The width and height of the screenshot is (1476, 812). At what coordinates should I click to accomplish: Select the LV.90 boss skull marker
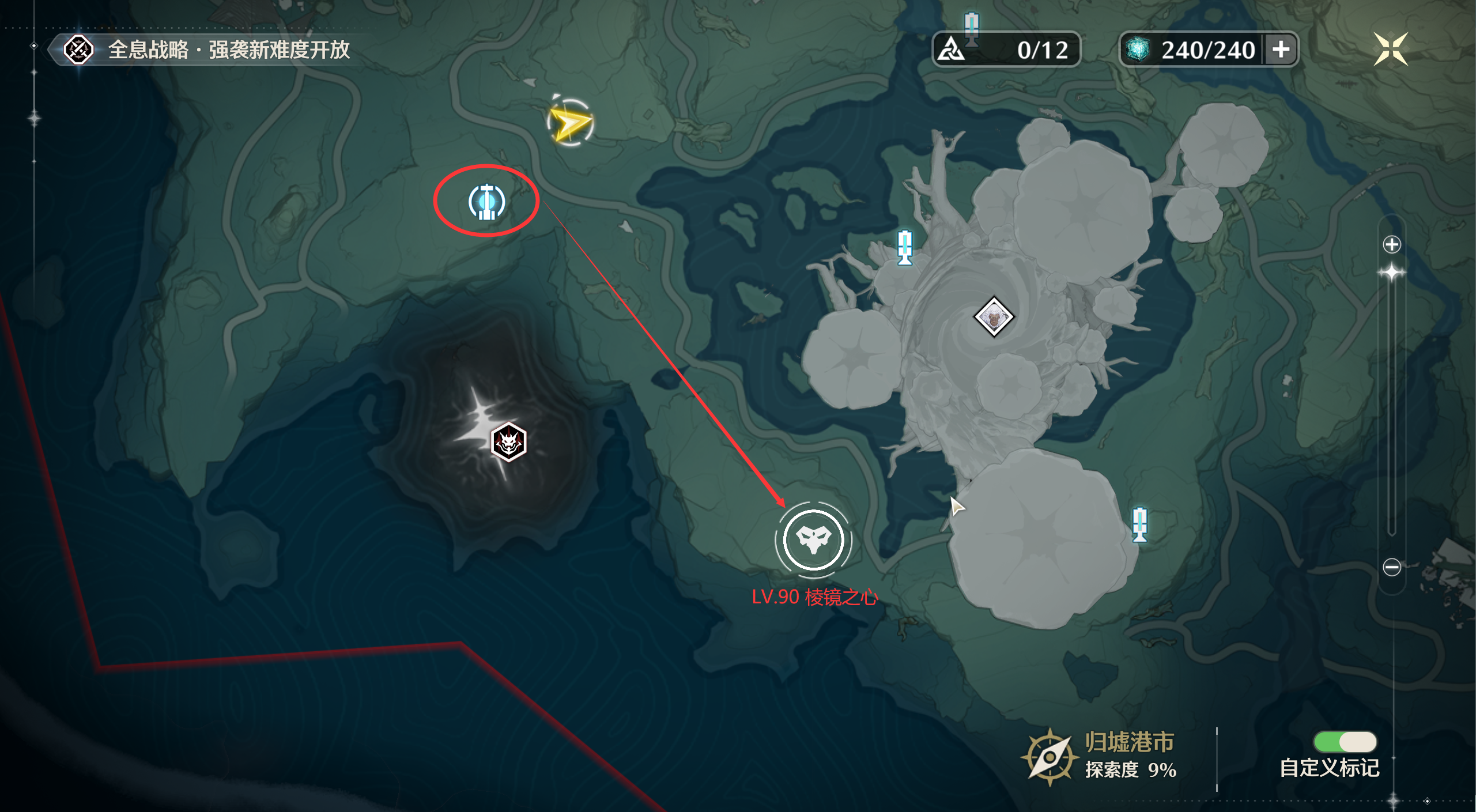point(813,539)
